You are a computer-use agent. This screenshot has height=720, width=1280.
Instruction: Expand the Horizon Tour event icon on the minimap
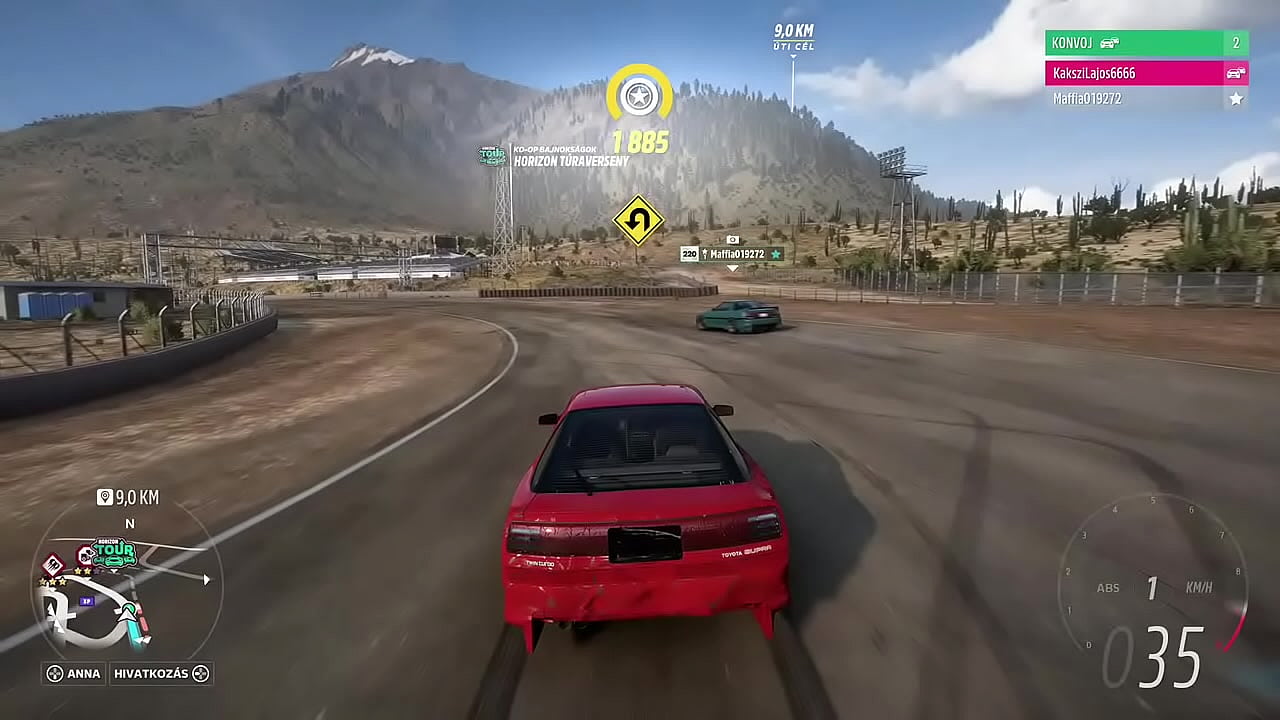coord(113,552)
